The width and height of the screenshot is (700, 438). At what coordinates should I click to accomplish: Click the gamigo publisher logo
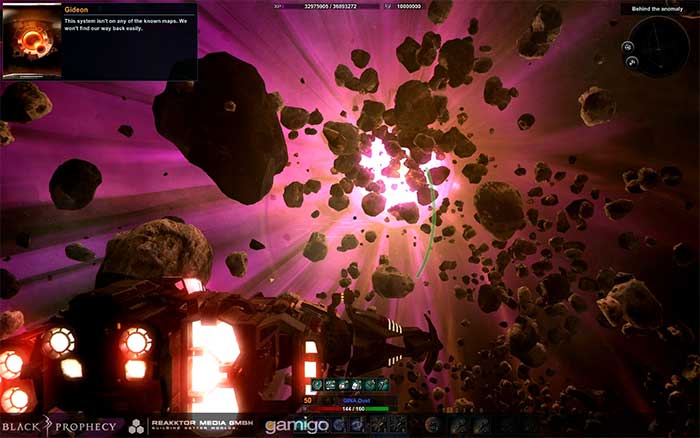point(295,426)
